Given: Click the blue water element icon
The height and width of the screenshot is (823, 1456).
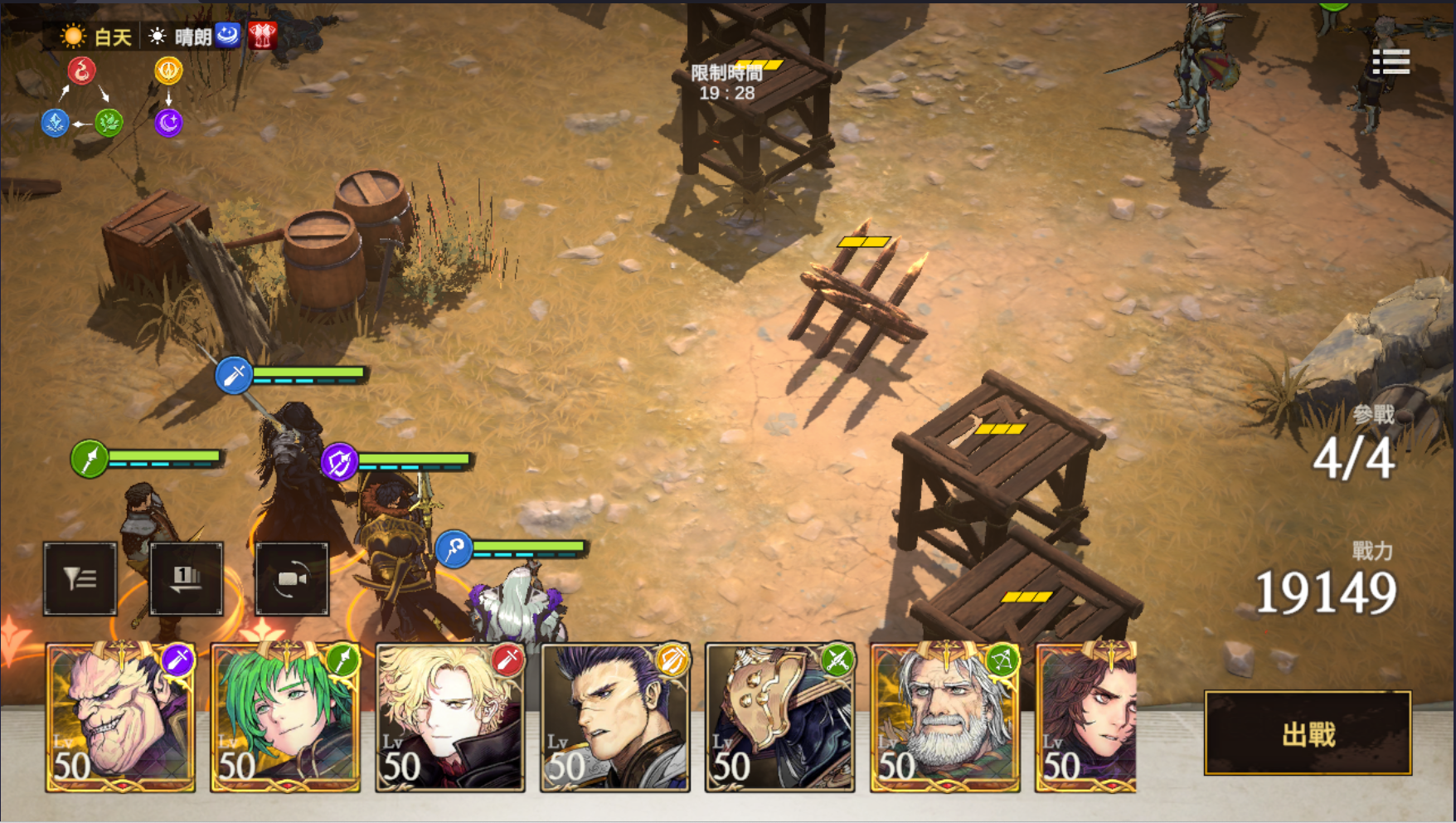Looking at the screenshot, I should pos(55,123).
